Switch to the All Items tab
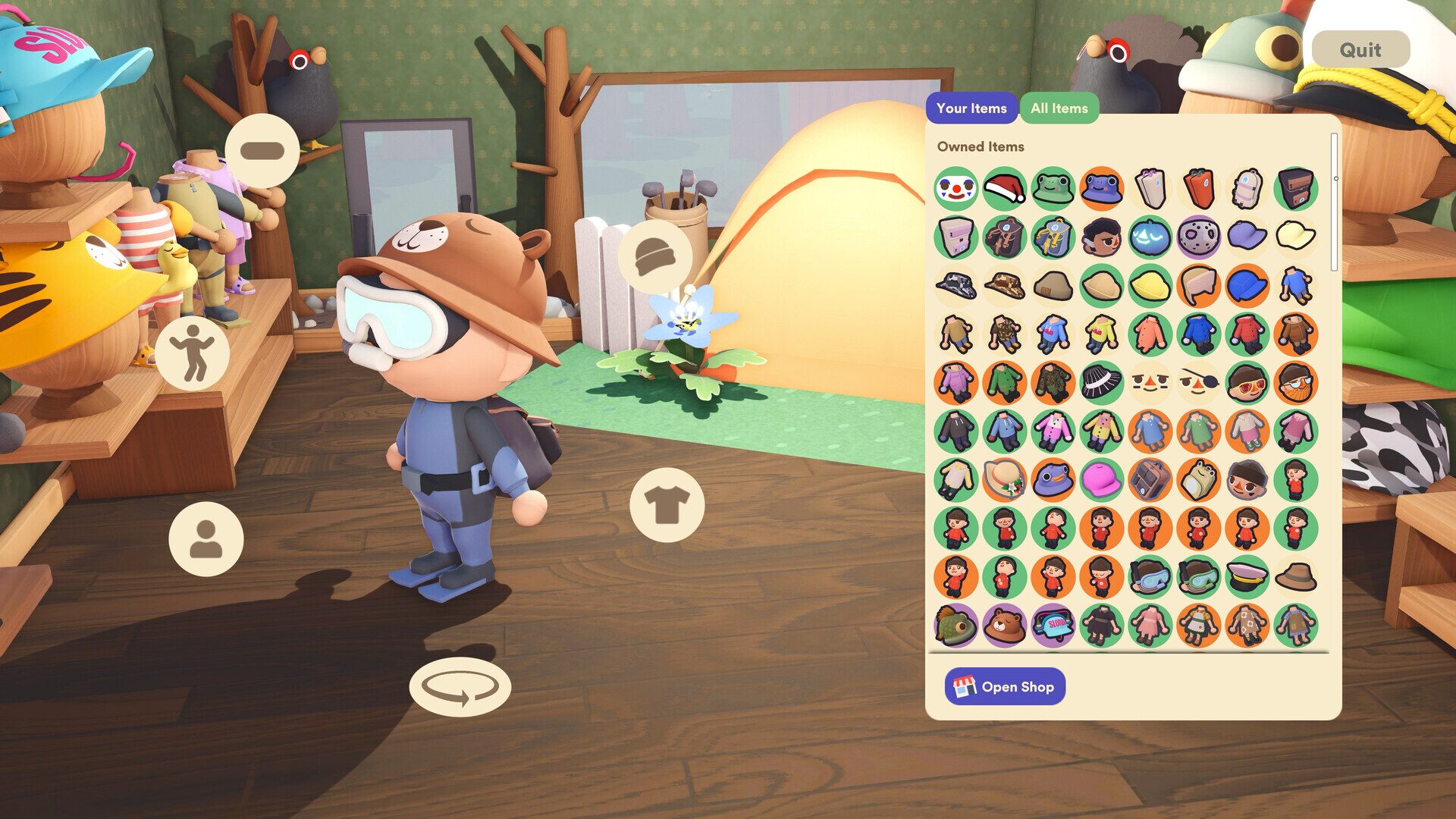 click(1059, 108)
